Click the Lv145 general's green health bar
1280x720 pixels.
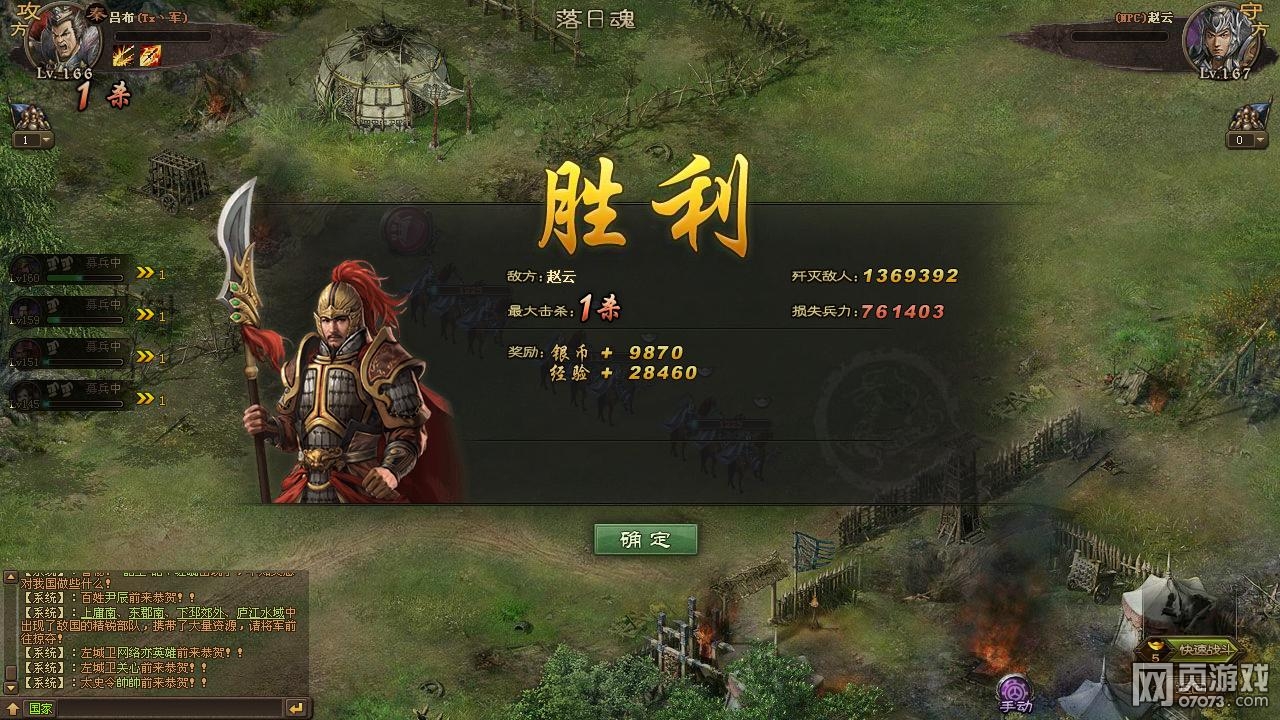pos(83,401)
